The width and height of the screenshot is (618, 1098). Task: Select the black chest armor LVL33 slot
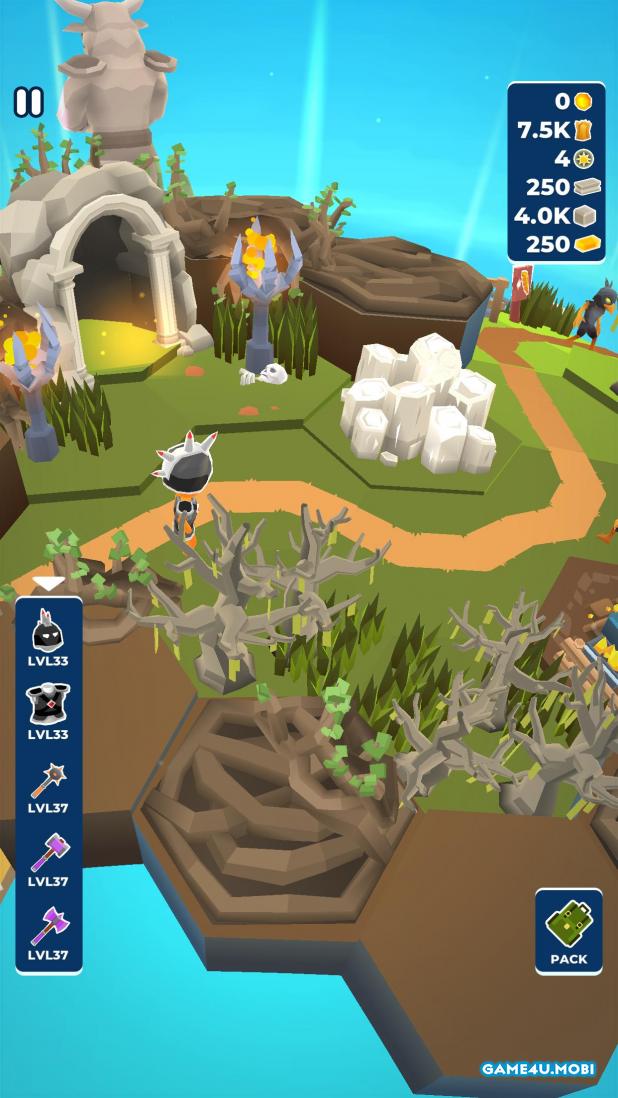pos(48,709)
